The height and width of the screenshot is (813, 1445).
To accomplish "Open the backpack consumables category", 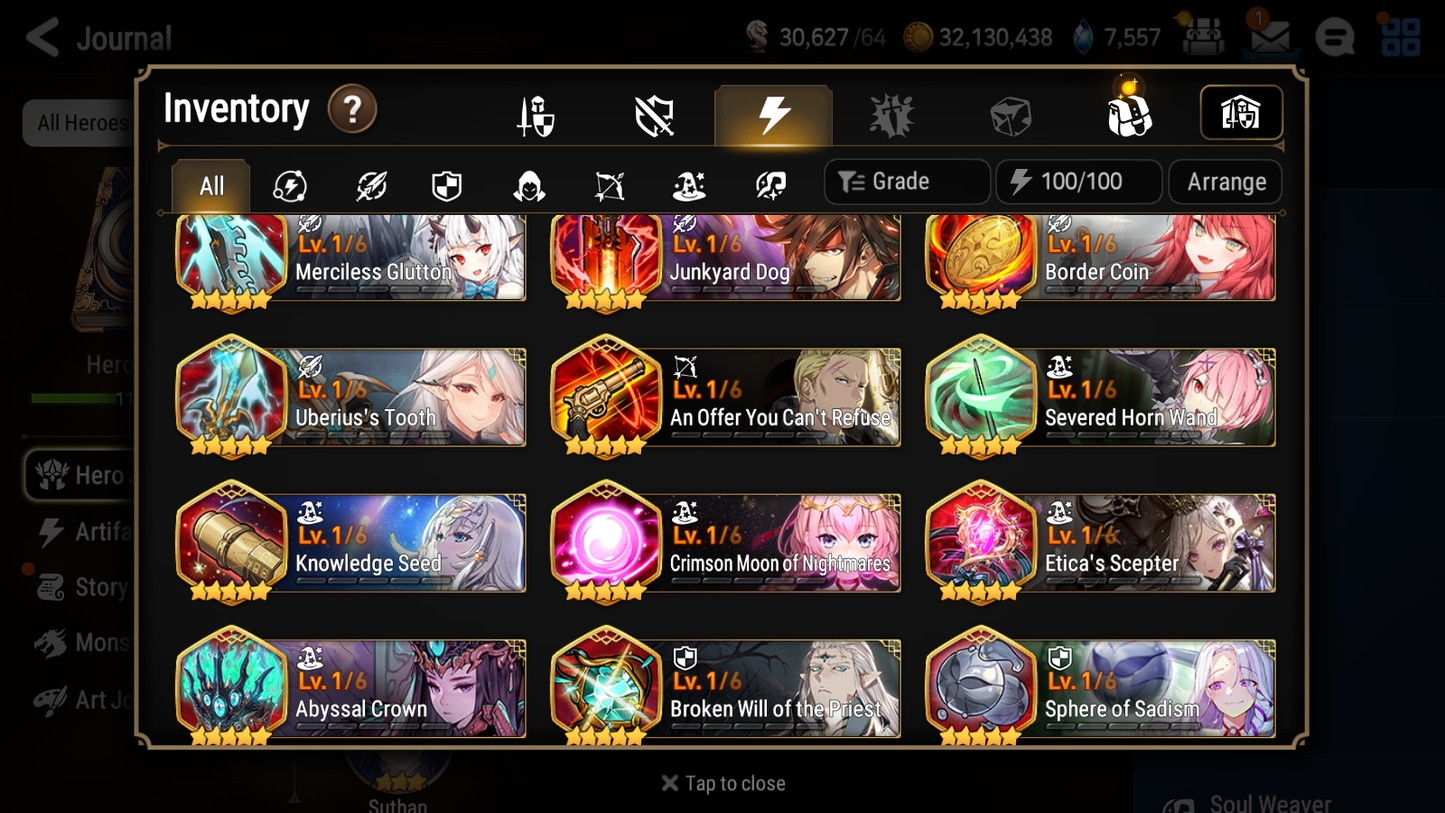I will point(1129,114).
